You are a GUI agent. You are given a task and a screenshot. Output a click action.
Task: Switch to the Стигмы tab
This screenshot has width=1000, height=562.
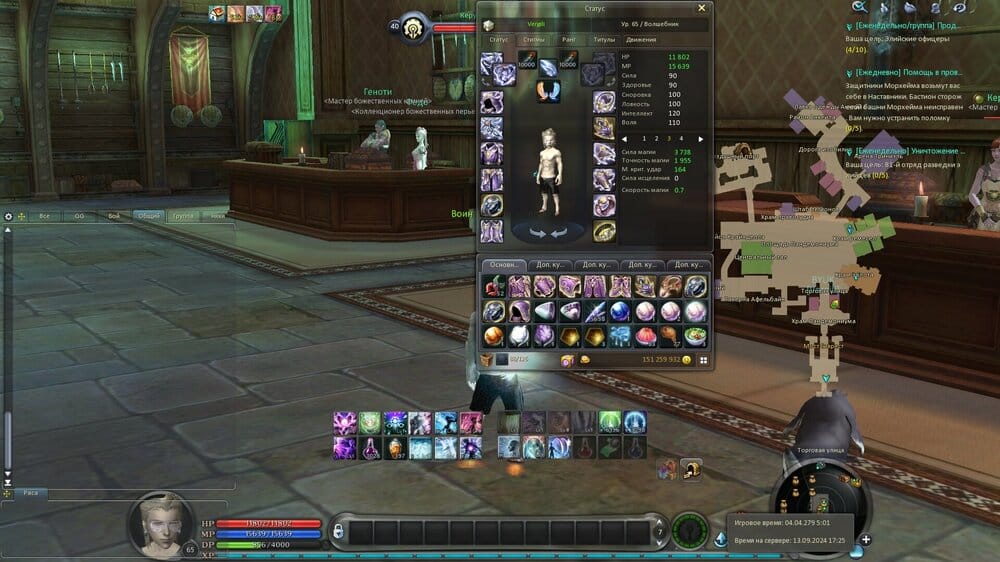point(534,40)
